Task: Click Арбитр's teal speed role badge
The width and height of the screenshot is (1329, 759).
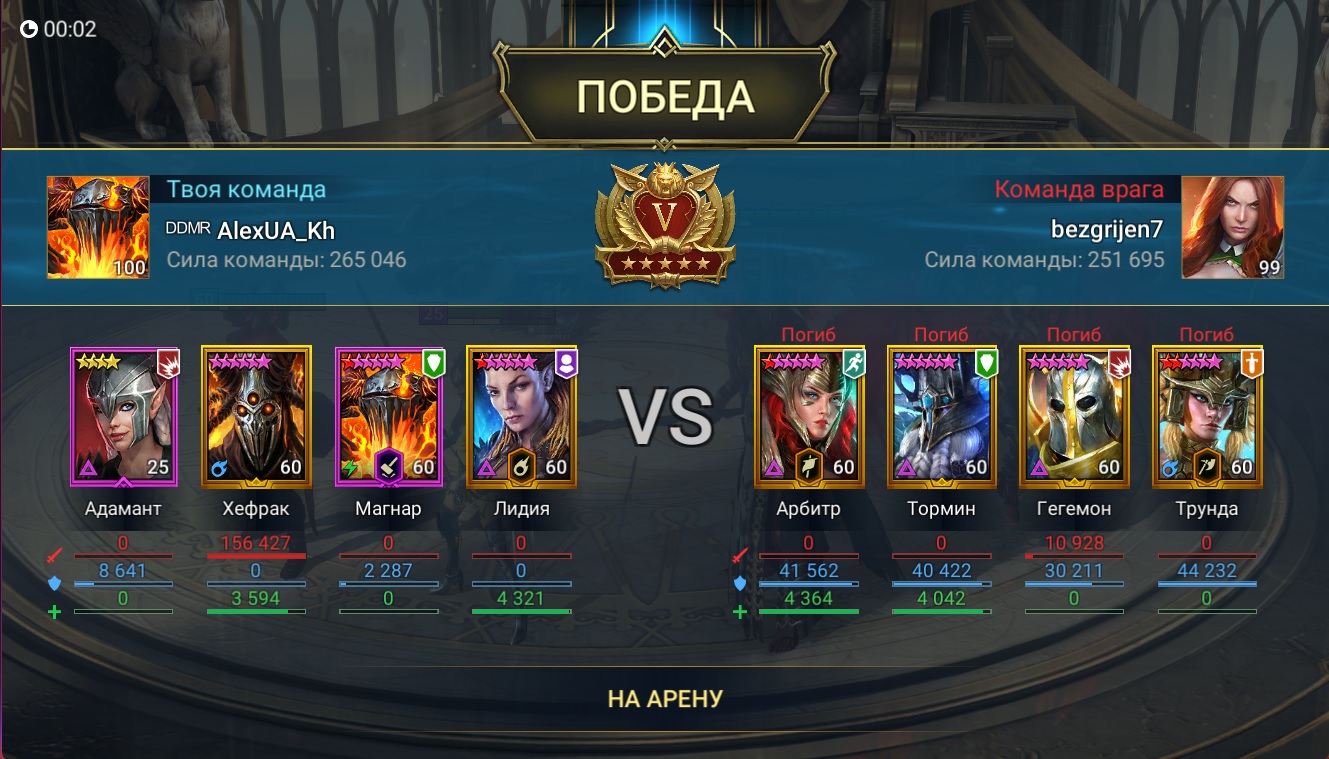Action: click(x=854, y=364)
